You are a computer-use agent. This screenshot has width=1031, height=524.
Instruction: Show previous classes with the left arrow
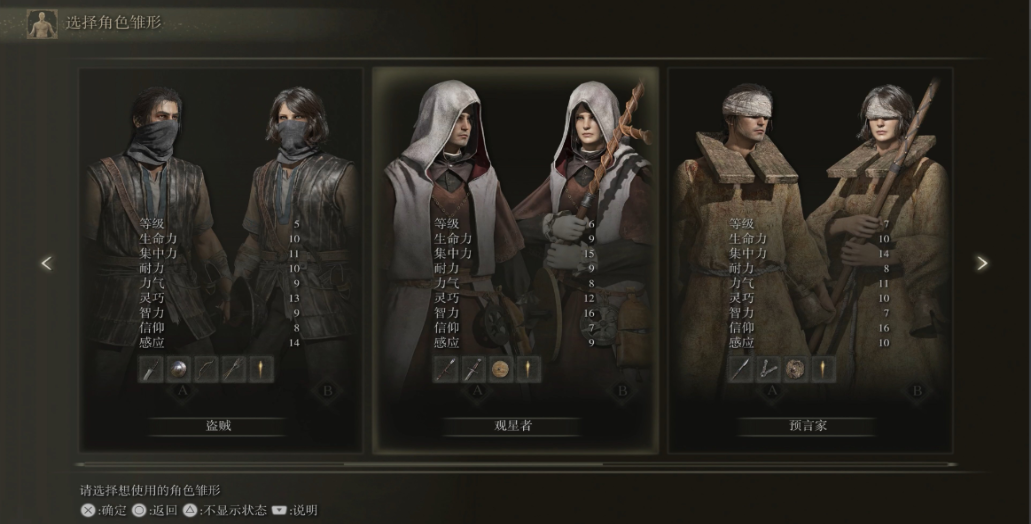tap(46, 263)
